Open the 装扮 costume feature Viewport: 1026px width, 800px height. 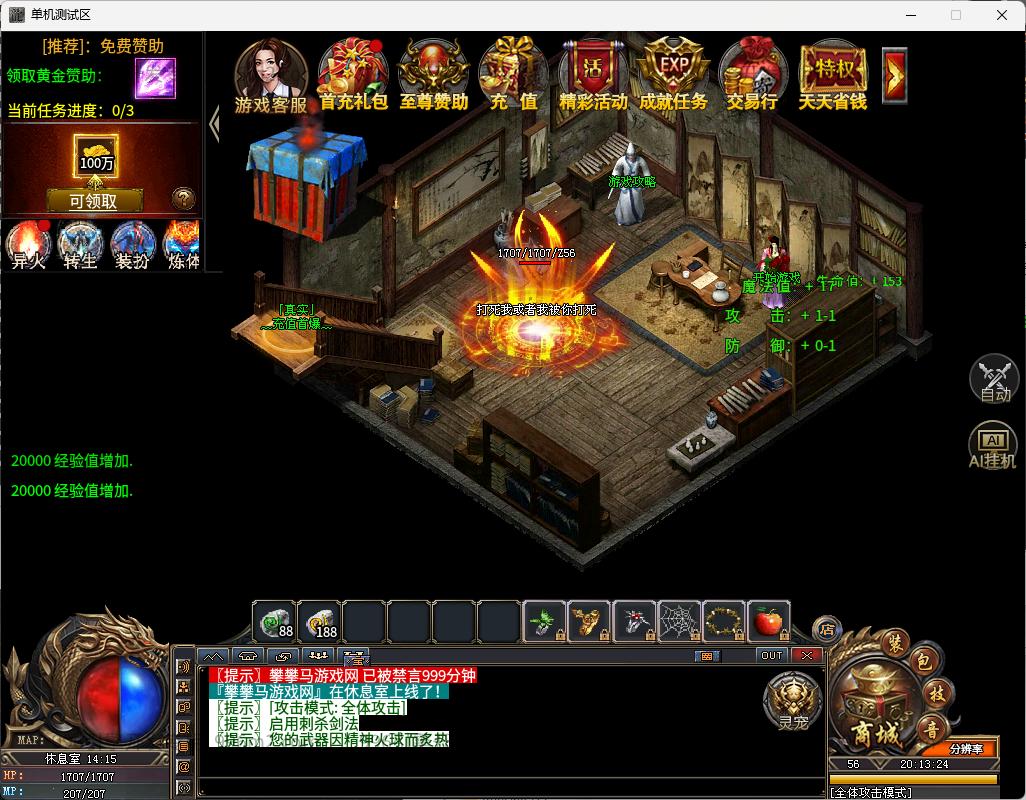pyautogui.click(x=132, y=245)
